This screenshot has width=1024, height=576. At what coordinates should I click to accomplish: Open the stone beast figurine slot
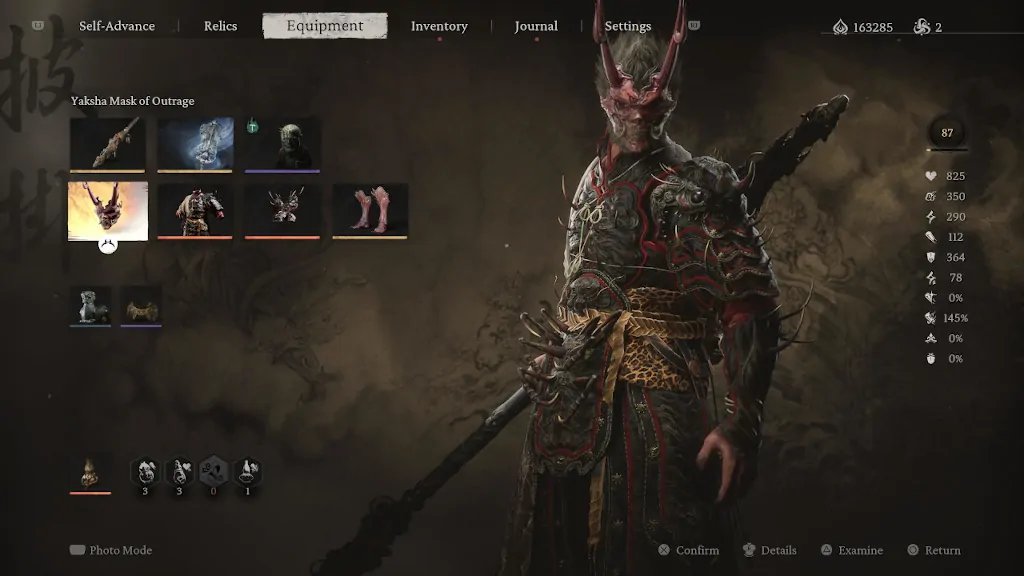coord(90,306)
